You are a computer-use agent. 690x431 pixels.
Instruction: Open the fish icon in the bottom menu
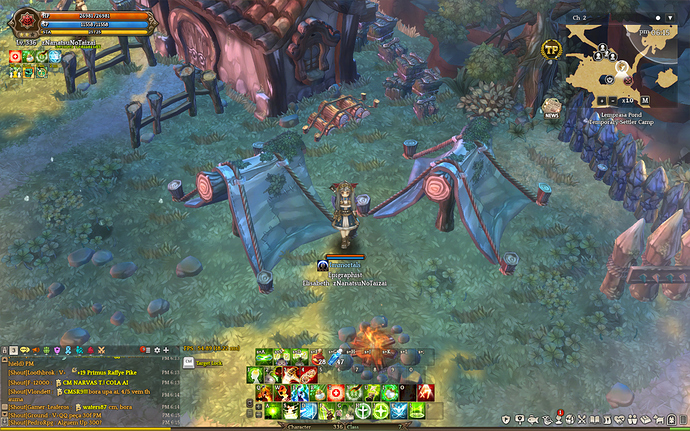tap(532, 419)
